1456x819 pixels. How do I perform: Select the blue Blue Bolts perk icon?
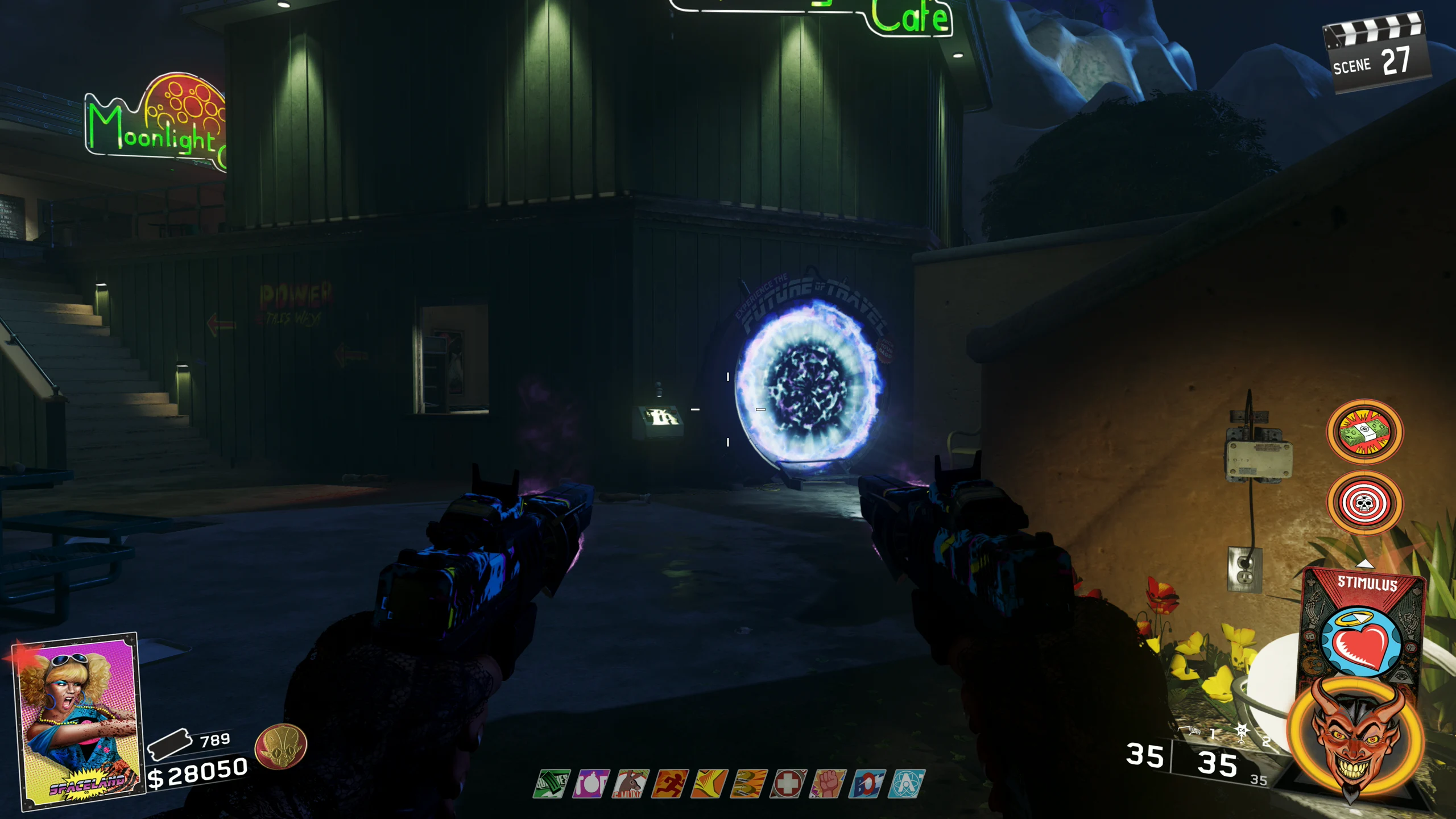pos(867,784)
